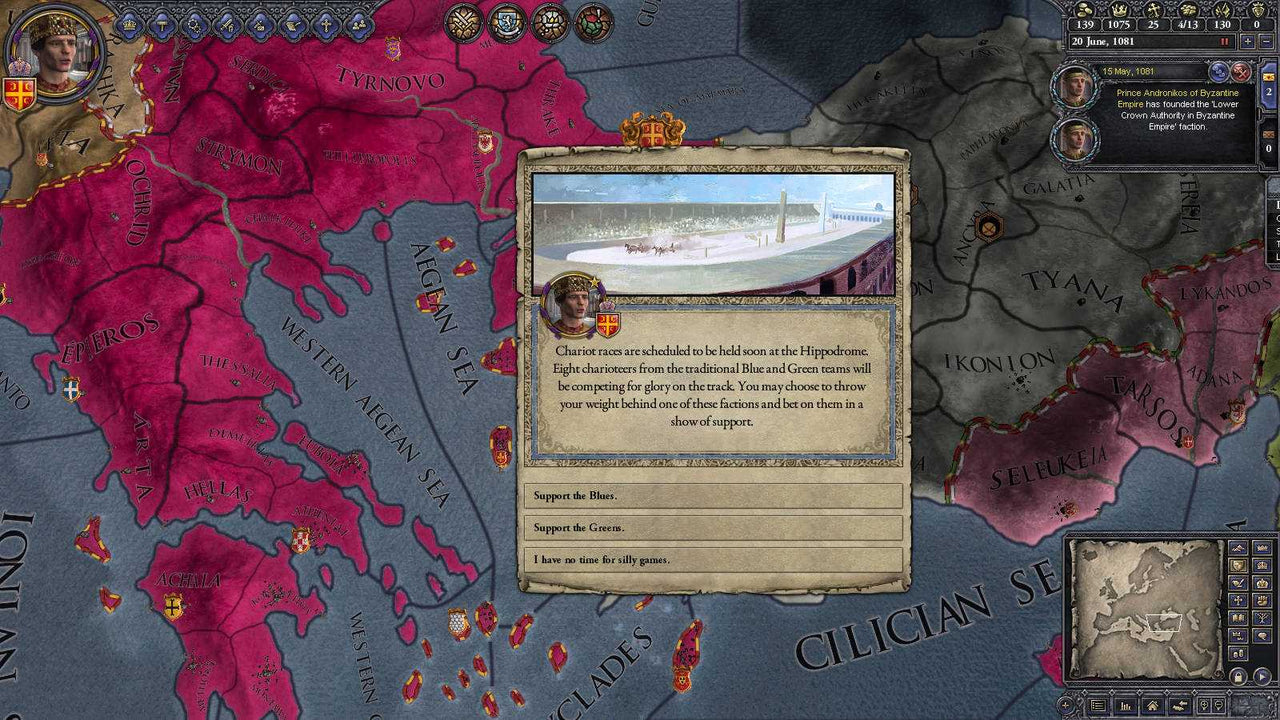Go to capital using the home icon
The image size is (1280, 720).
click(x=1153, y=704)
